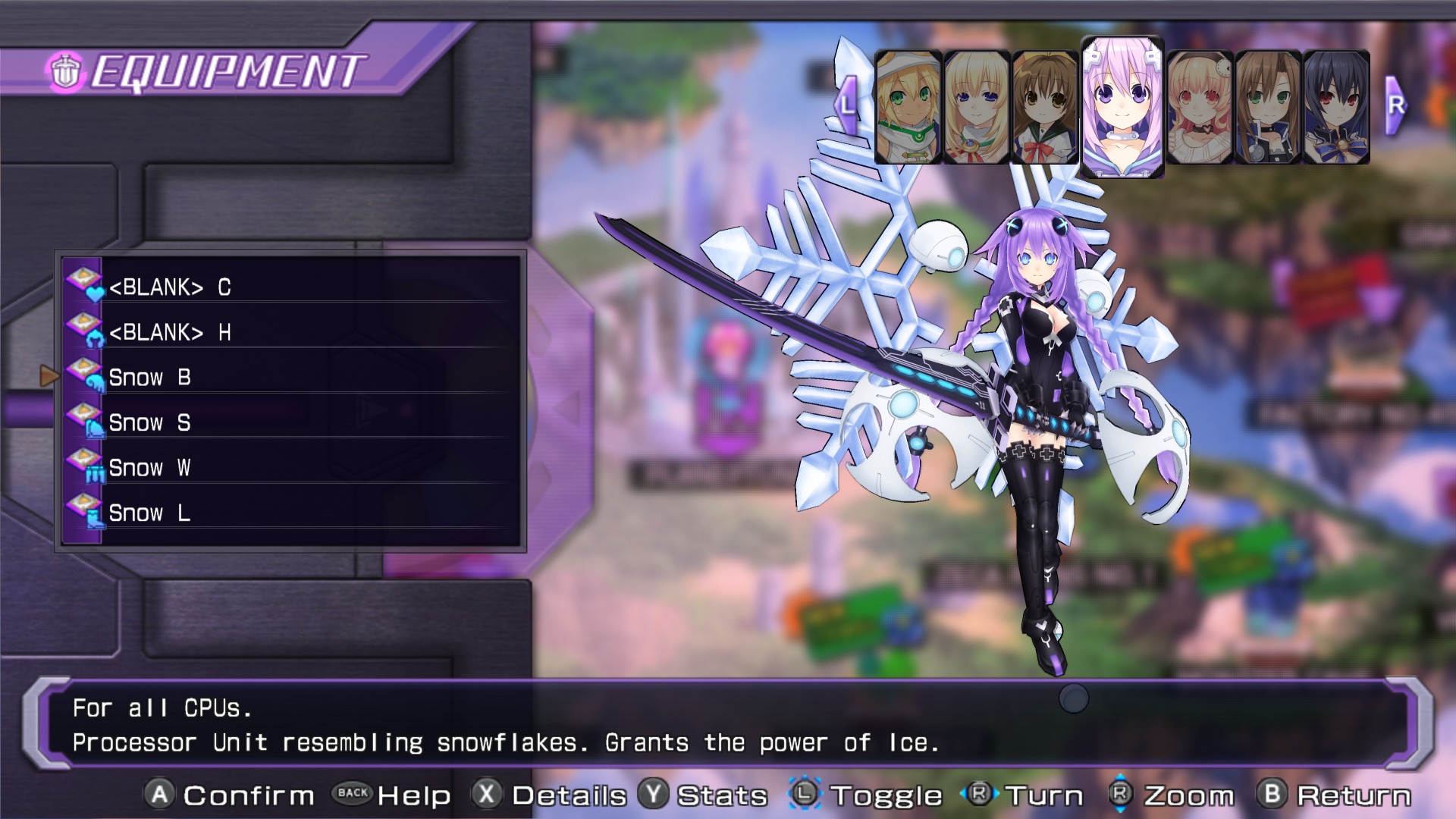Select the <BLANK> H equipment entry
The image size is (1456, 819).
click(x=291, y=332)
